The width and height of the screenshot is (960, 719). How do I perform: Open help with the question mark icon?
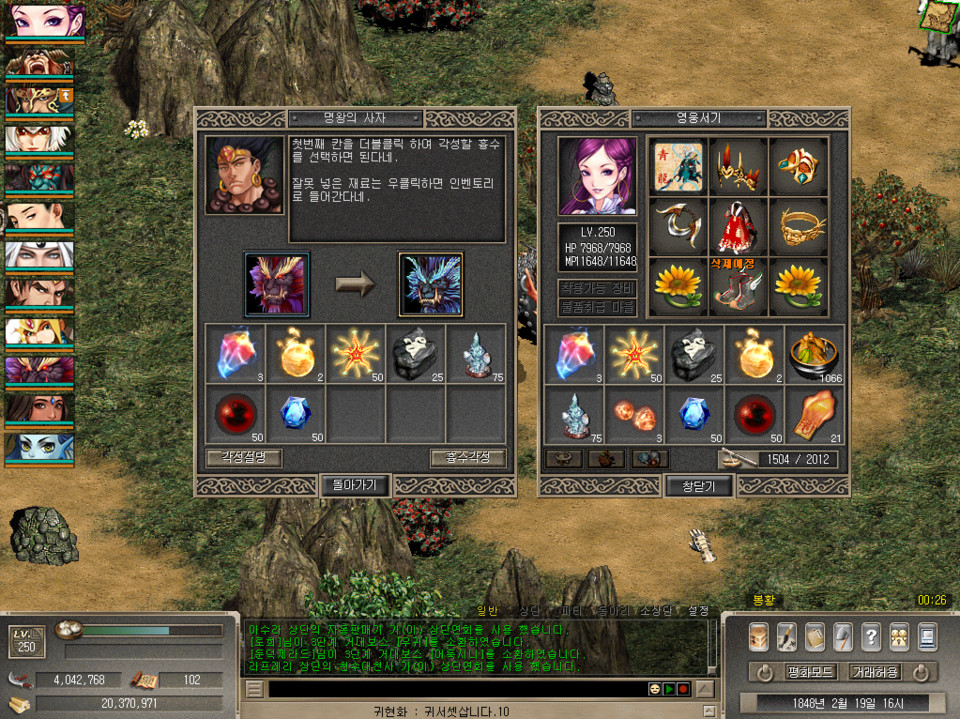tap(871, 636)
